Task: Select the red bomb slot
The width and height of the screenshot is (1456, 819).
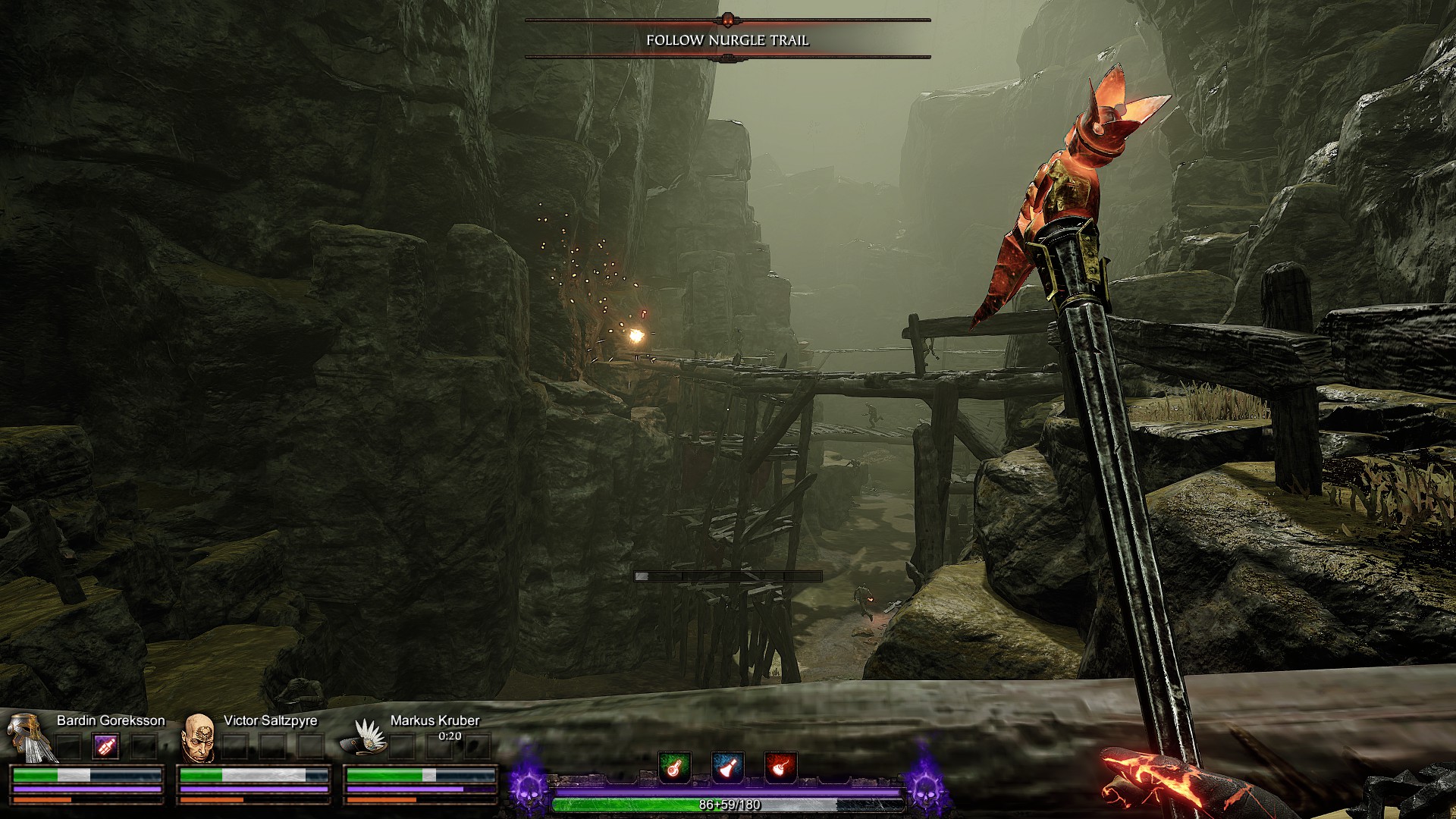Action: tap(780, 767)
